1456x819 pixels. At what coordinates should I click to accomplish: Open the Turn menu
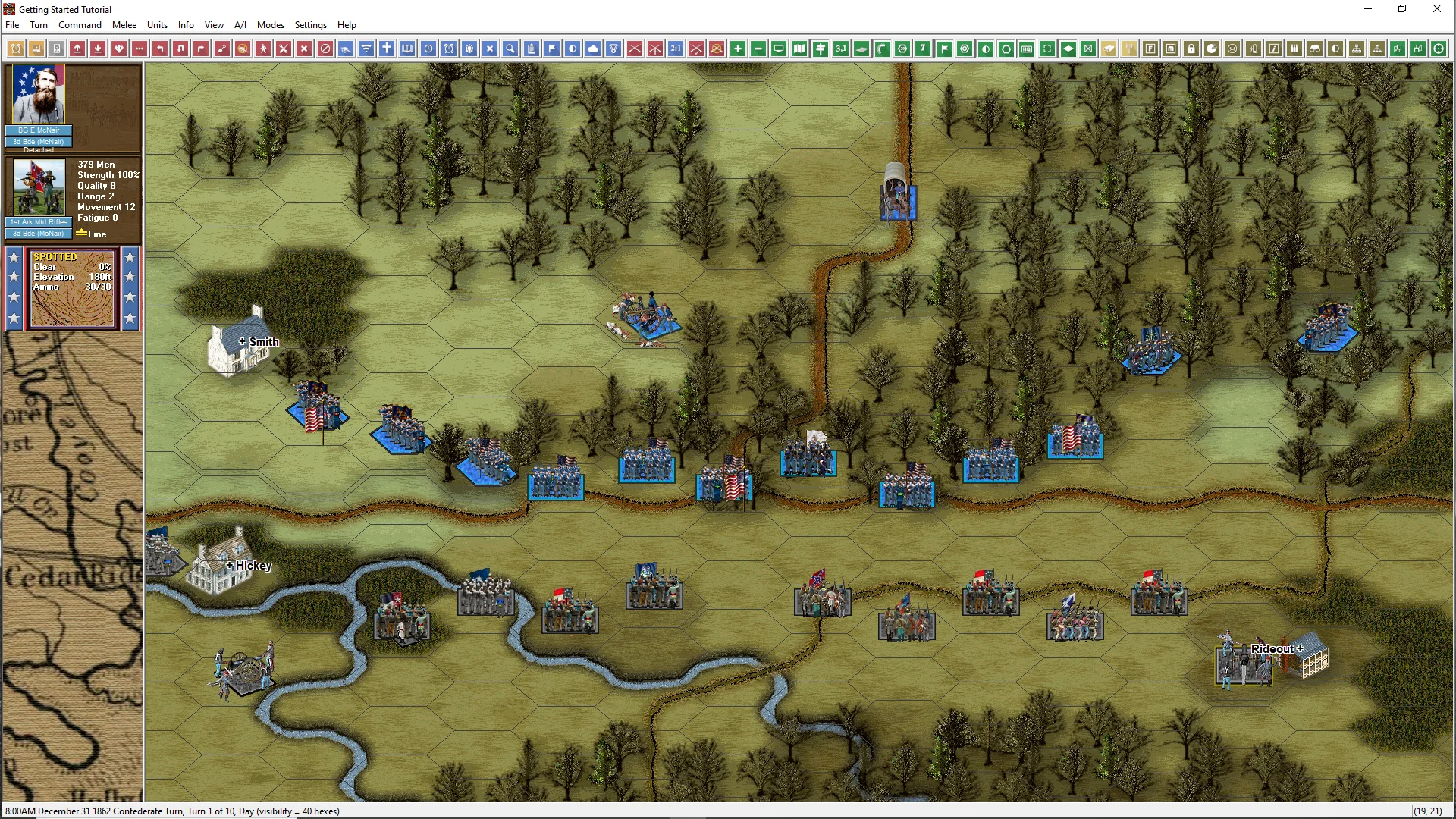tap(39, 25)
